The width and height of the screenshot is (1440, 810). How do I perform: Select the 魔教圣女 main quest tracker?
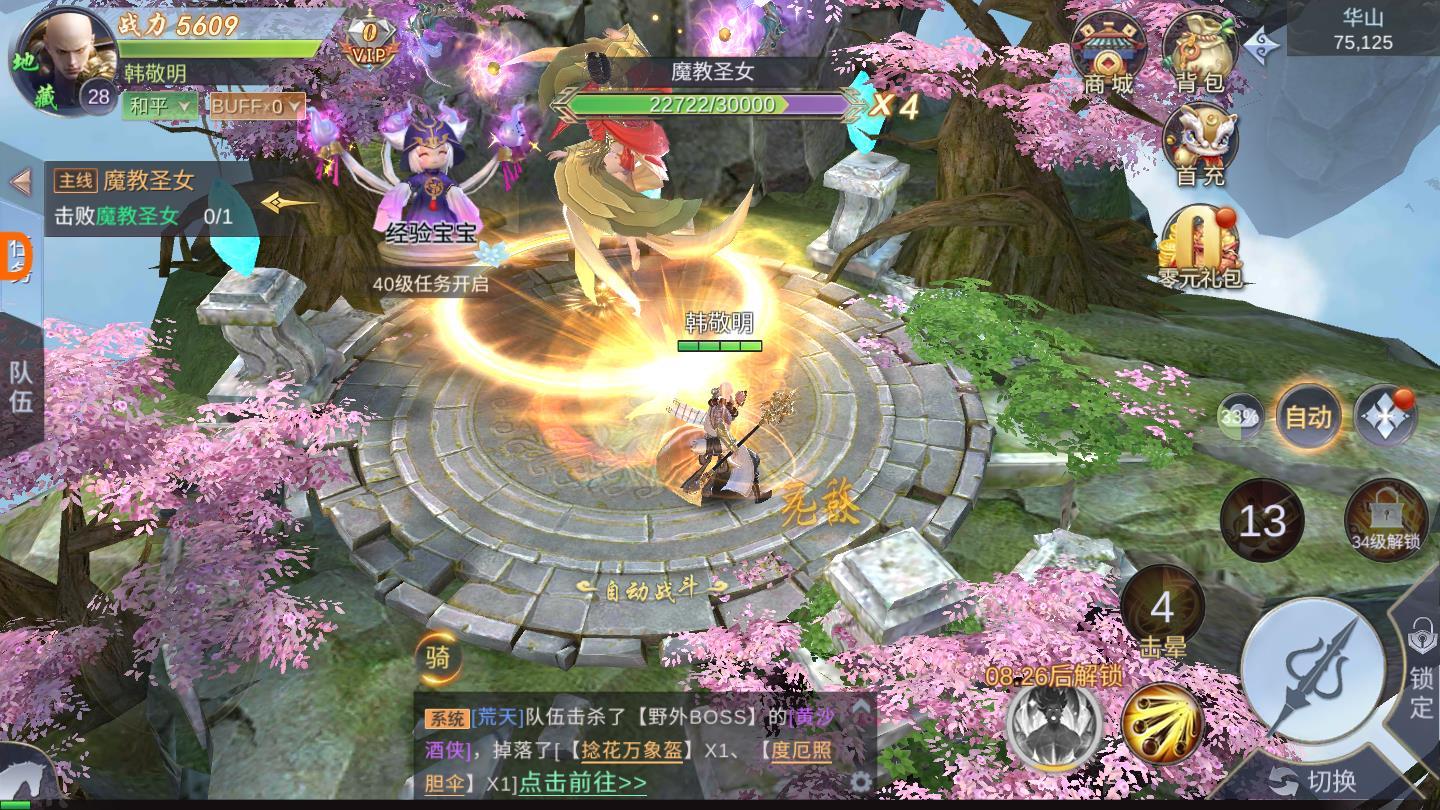point(150,198)
